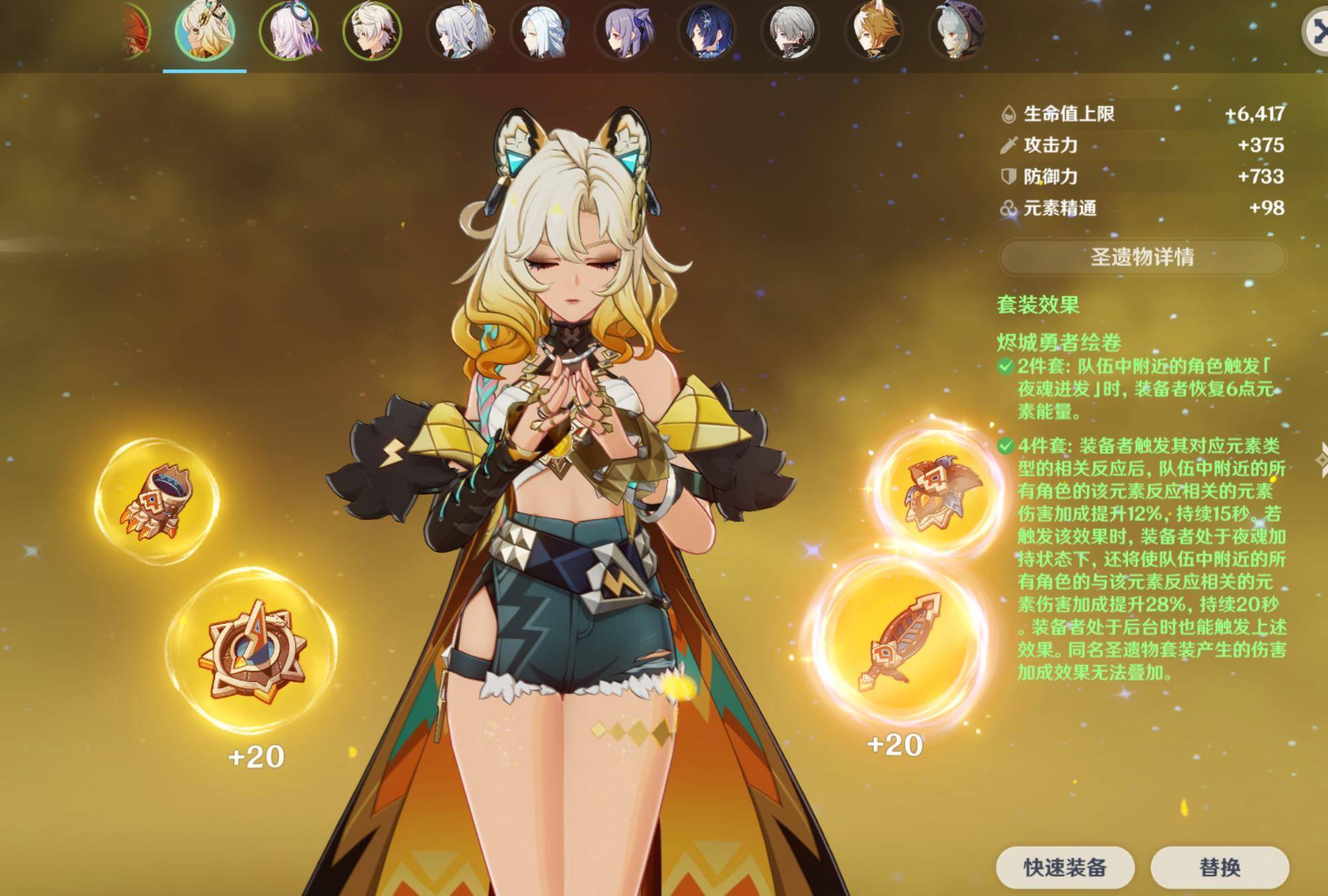
Task: Select the feather artifact slot
Action: point(898,641)
